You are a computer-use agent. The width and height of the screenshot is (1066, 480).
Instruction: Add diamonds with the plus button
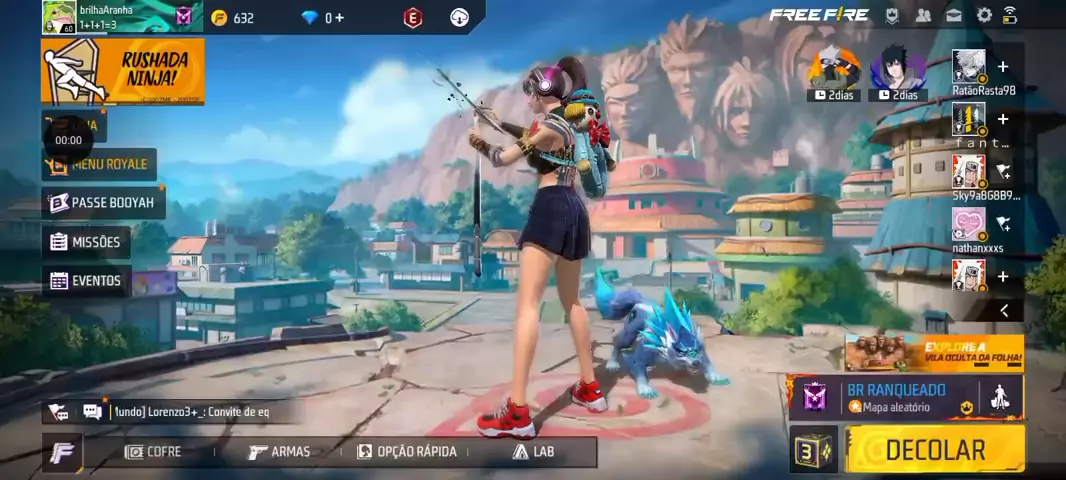(339, 18)
